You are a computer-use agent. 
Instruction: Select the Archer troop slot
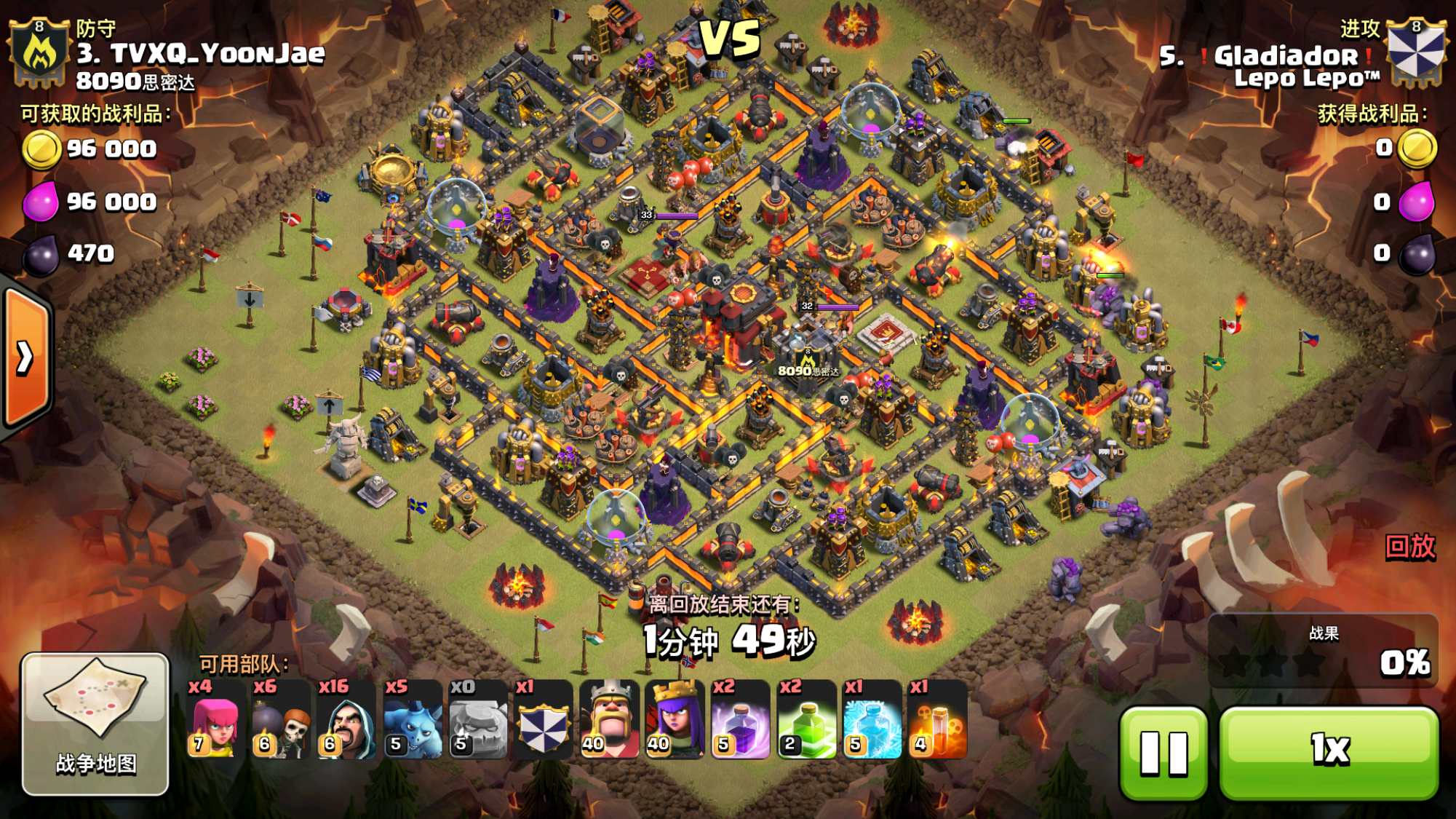pyautogui.click(x=214, y=721)
